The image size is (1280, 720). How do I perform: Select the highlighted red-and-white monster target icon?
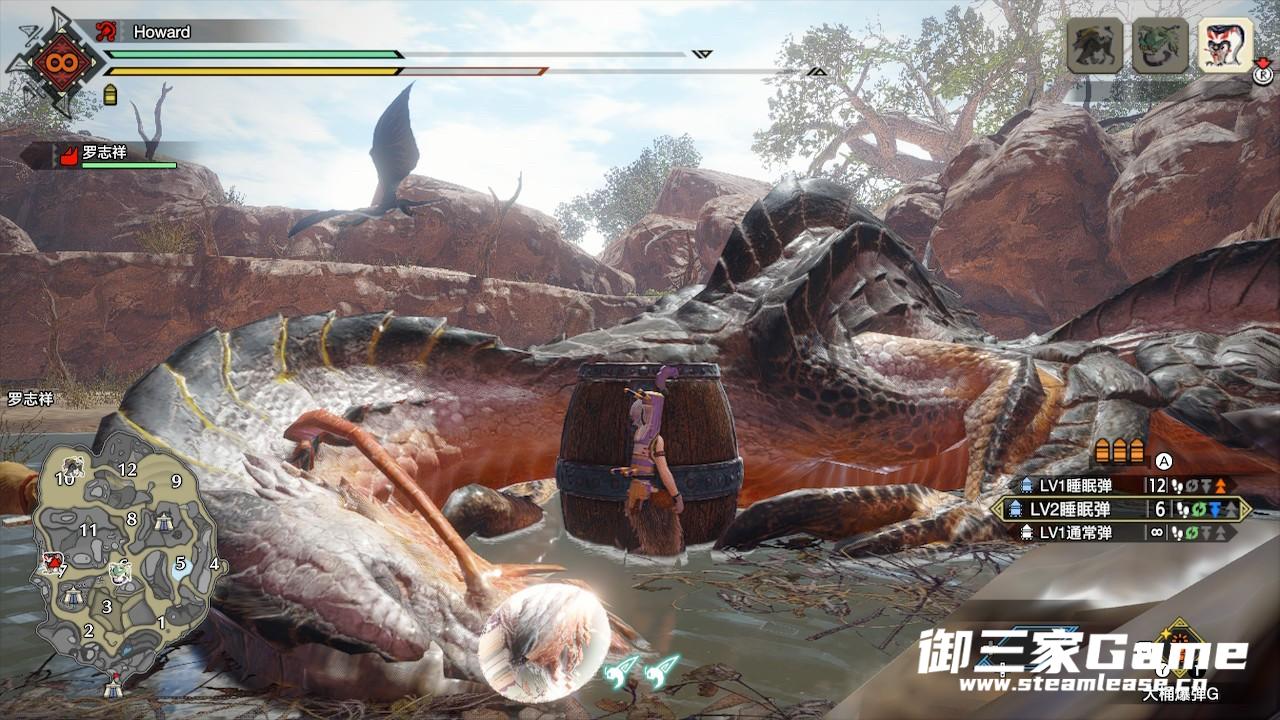(x=1225, y=45)
